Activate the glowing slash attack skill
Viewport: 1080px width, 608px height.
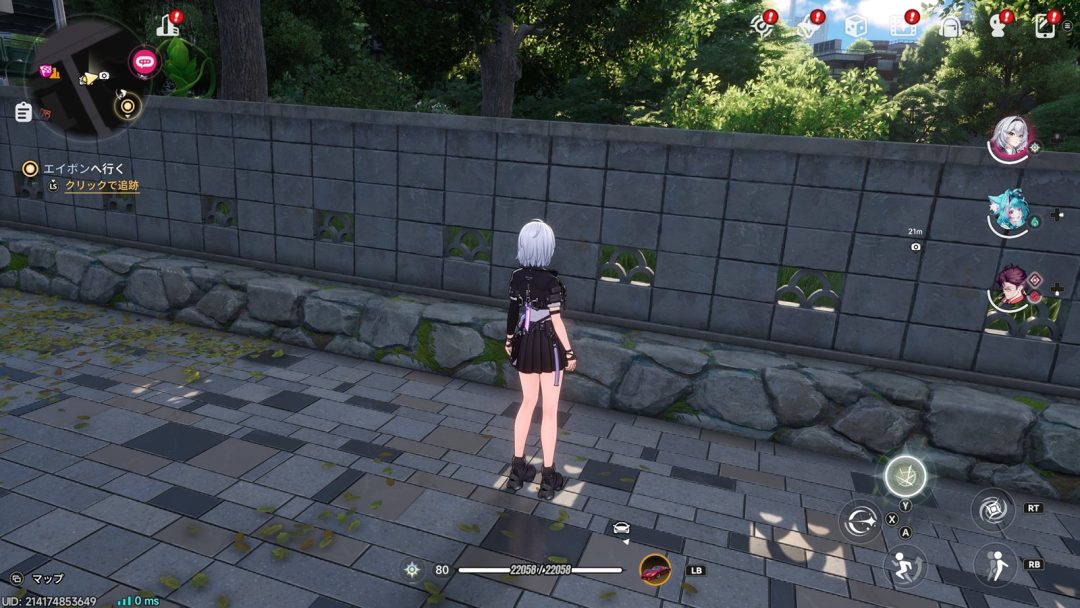pyautogui.click(x=904, y=476)
